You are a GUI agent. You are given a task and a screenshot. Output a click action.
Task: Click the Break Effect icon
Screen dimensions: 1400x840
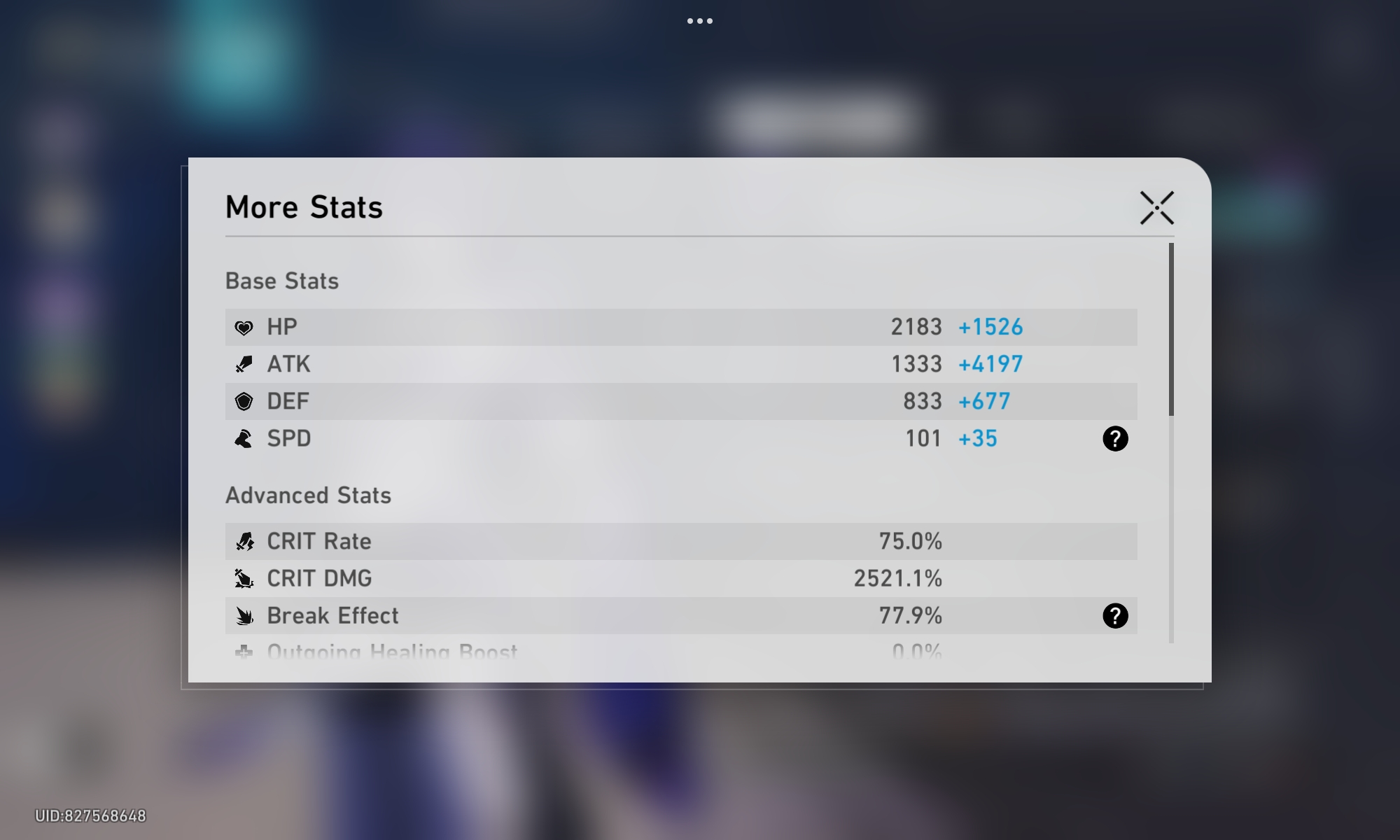pyautogui.click(x=244, y=615)
